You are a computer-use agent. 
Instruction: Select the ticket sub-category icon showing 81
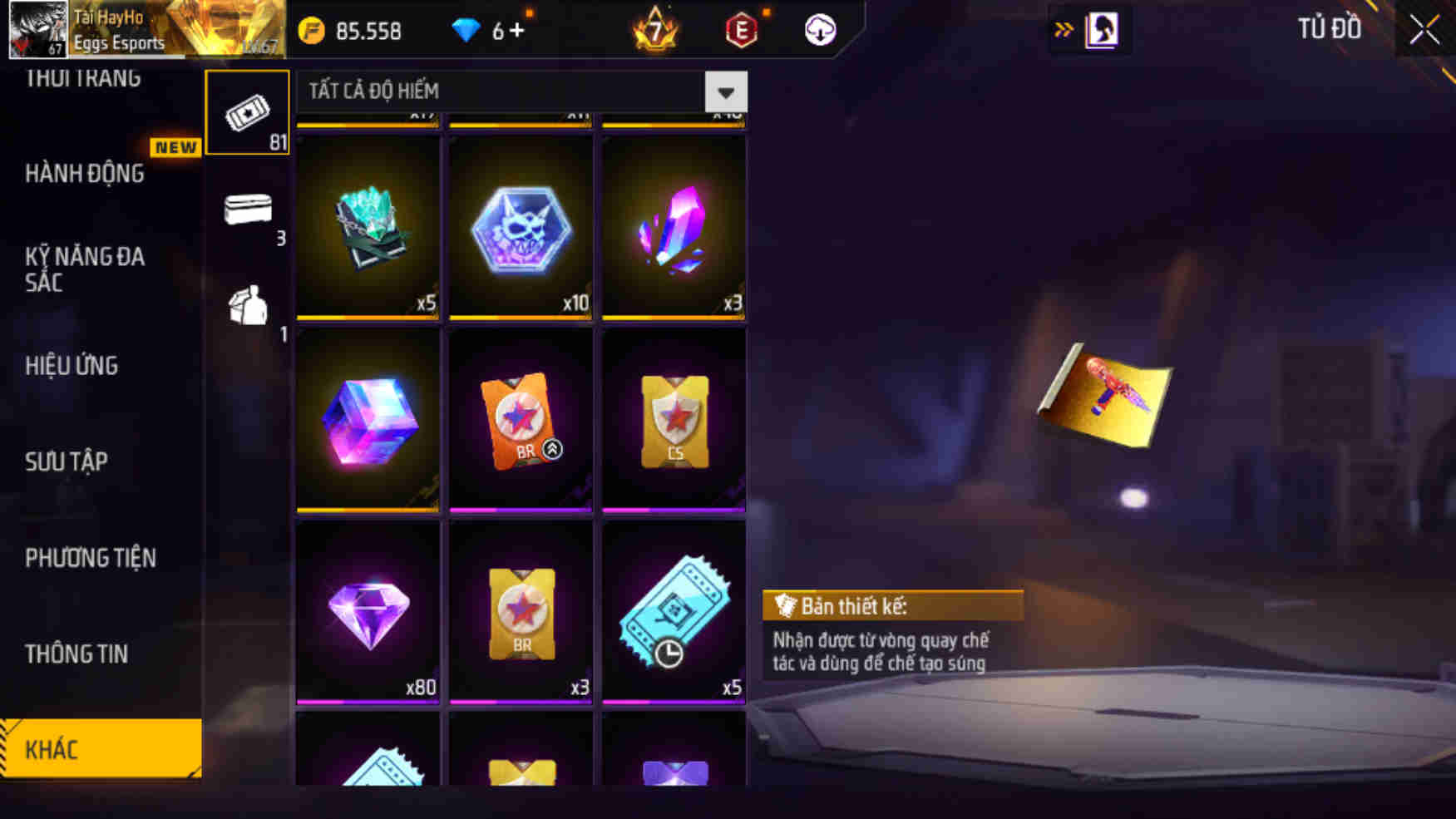(x=247, y=112)
